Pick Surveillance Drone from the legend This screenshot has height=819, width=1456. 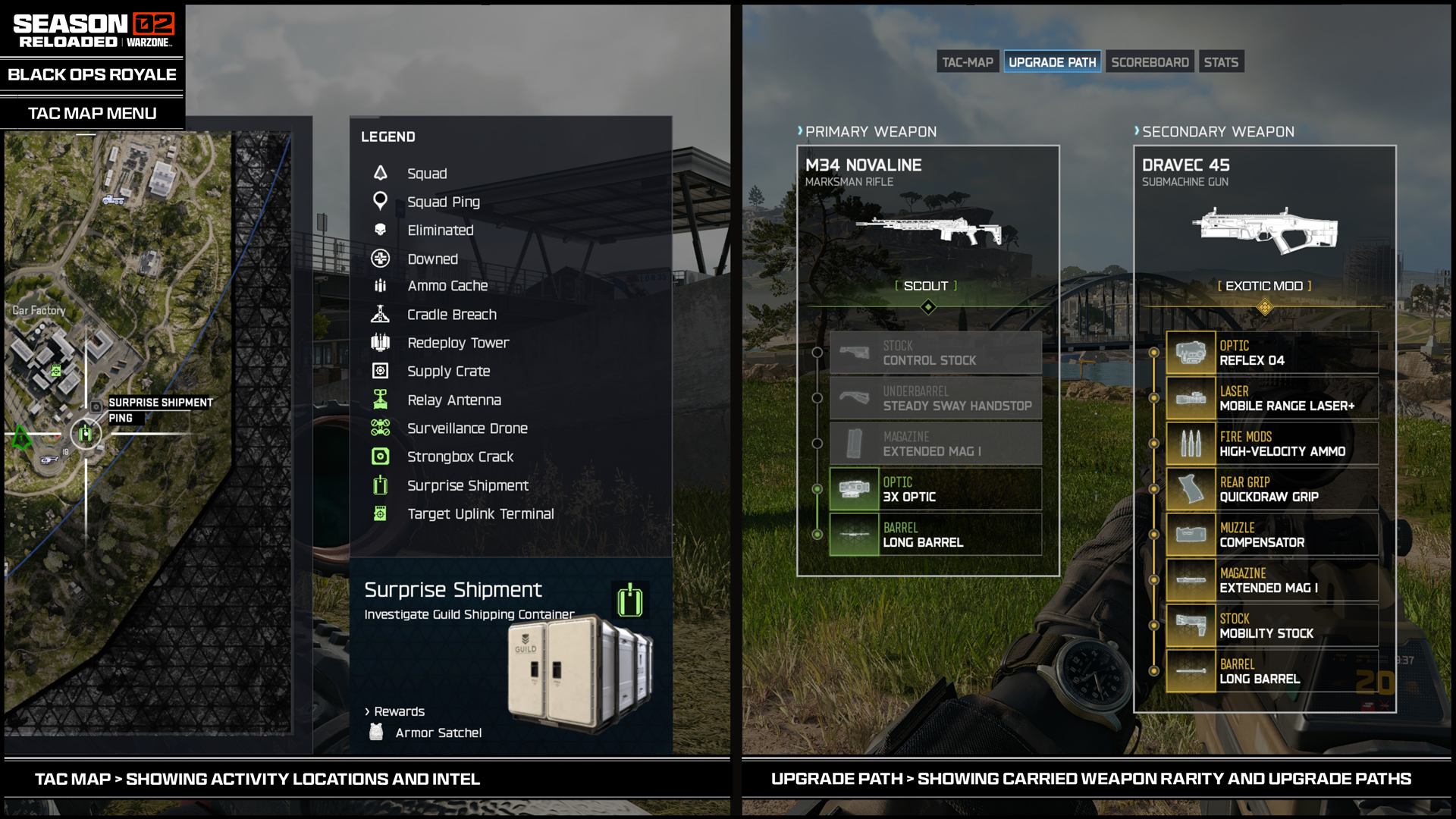pyautogui.click(x=467, y=428)
